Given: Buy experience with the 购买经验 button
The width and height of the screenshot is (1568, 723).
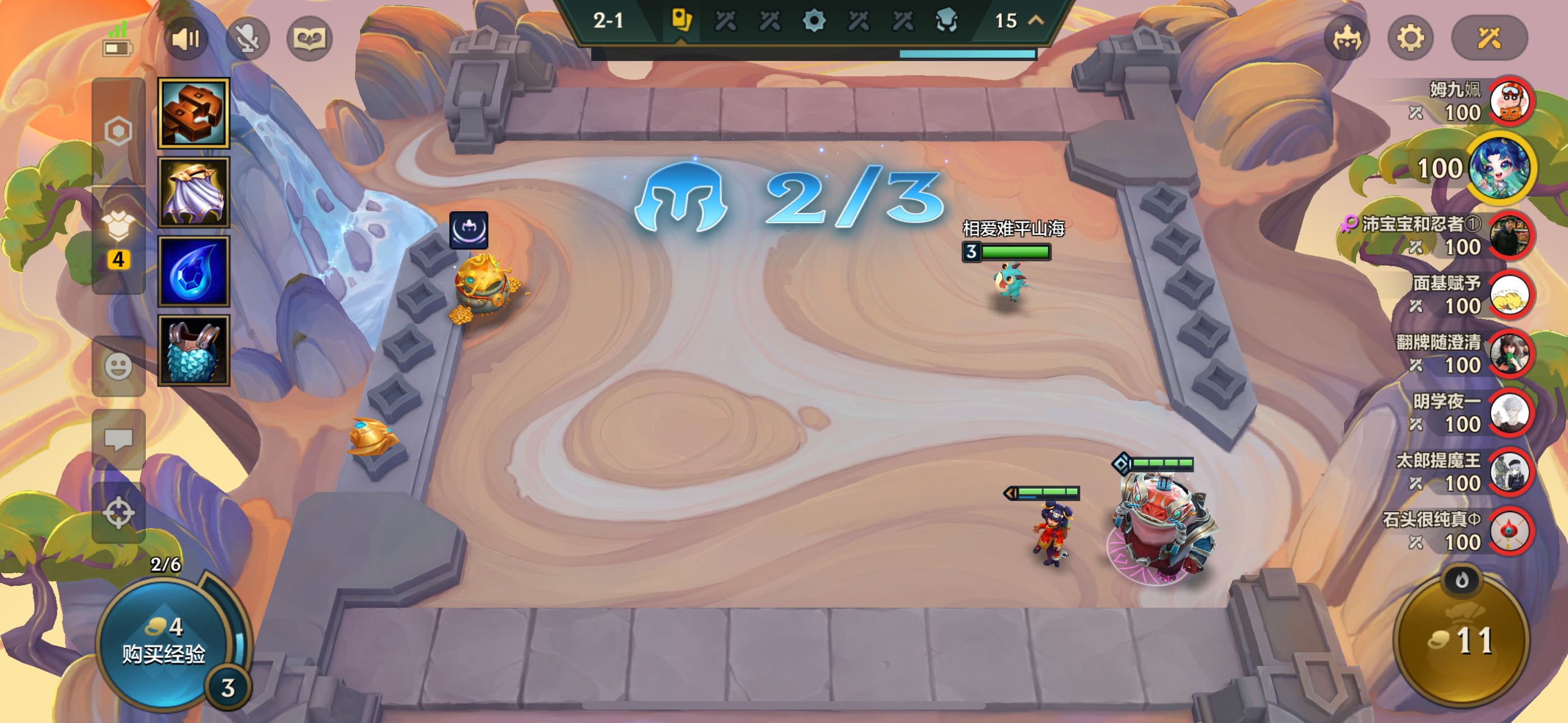Looking at the screenshot, I should pyautogui.click(x=163, y=642).
